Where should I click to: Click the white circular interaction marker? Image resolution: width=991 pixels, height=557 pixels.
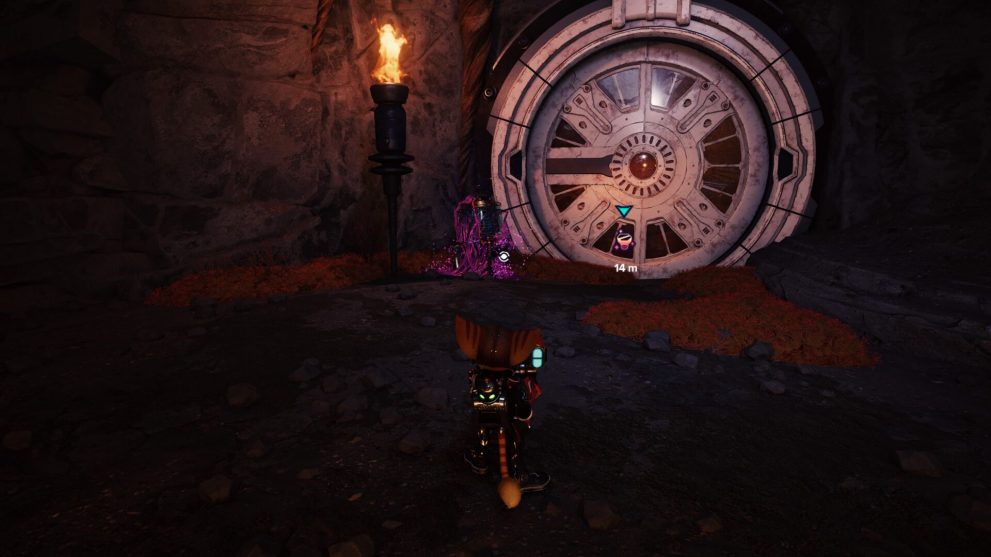tap(503, 256)
